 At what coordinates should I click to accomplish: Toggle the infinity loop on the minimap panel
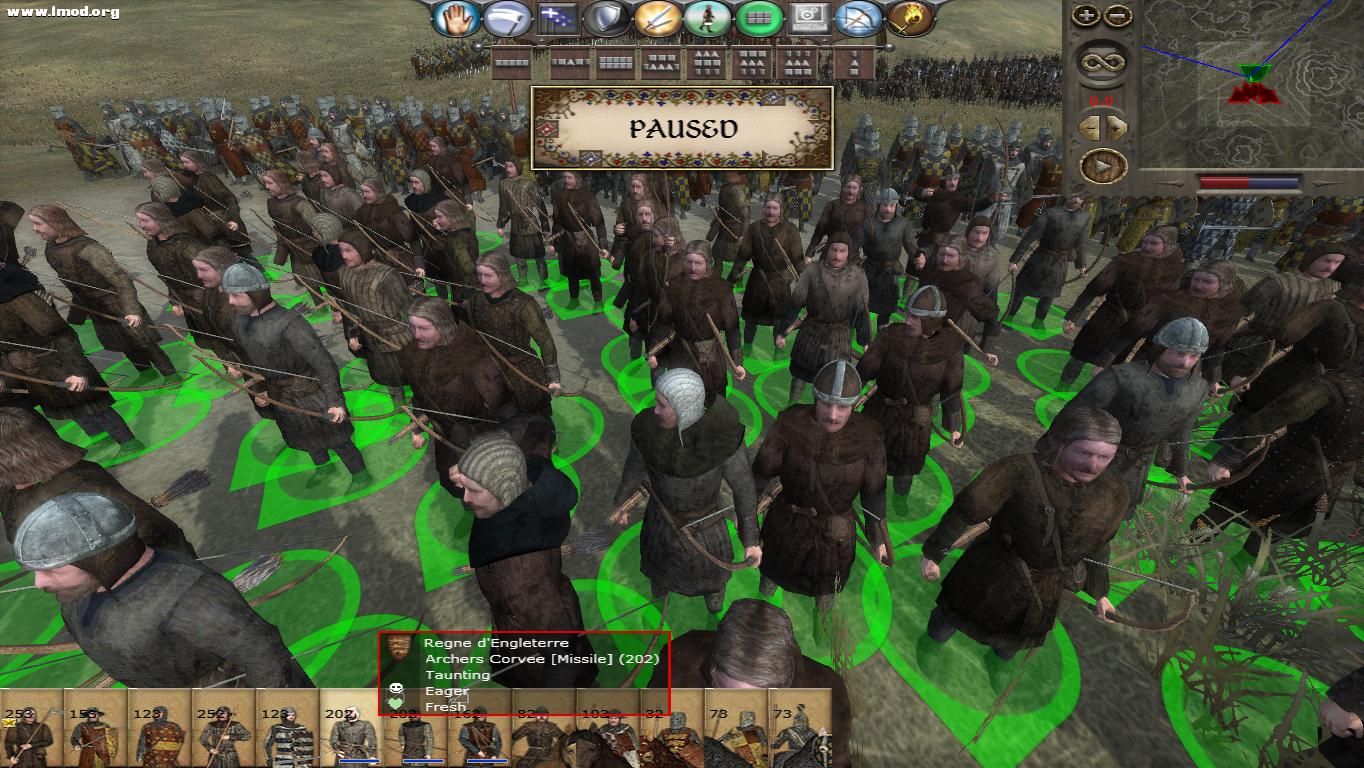pos(1100,60)
